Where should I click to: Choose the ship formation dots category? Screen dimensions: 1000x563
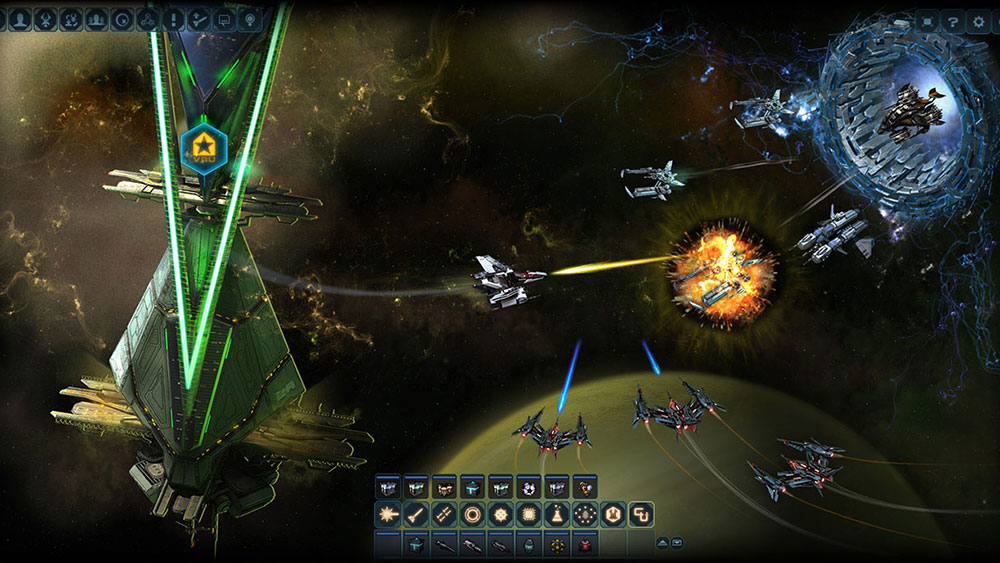click(x=586, y=515)
